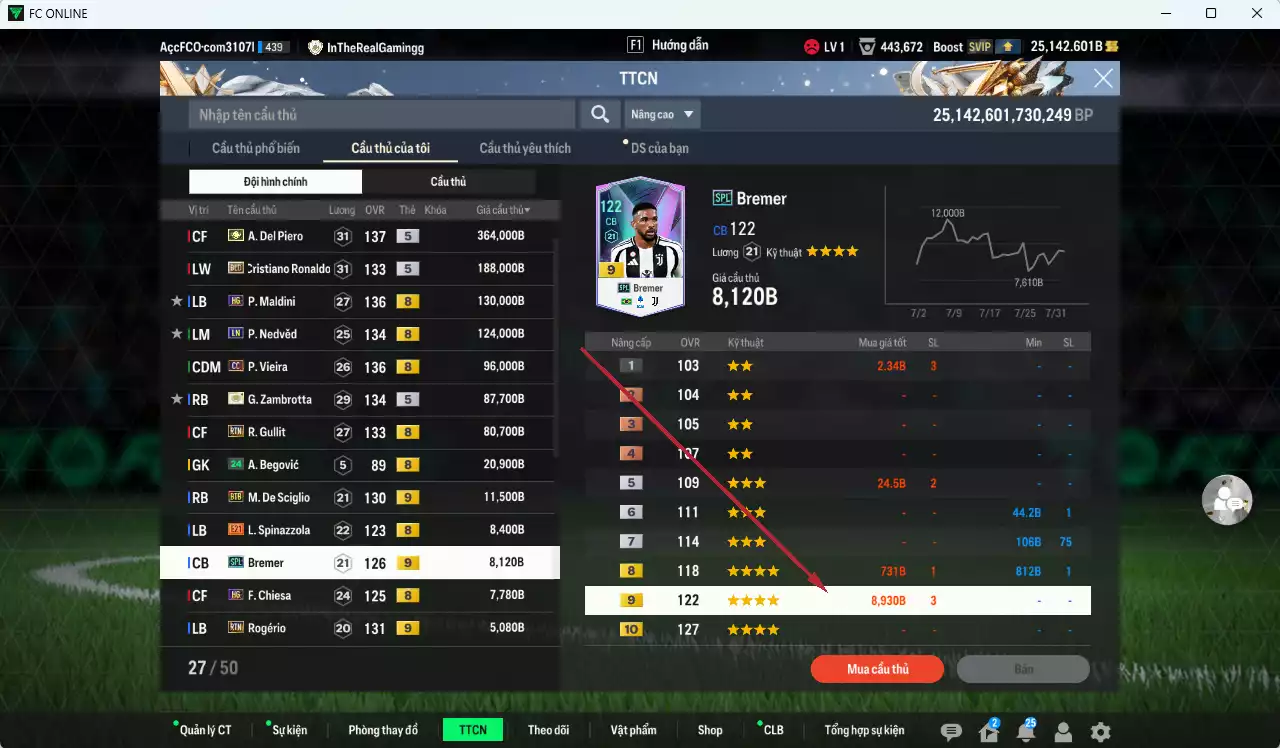
Task: Click the yellow arrow boost icon near SVIP
Action: pos(1006,45)
